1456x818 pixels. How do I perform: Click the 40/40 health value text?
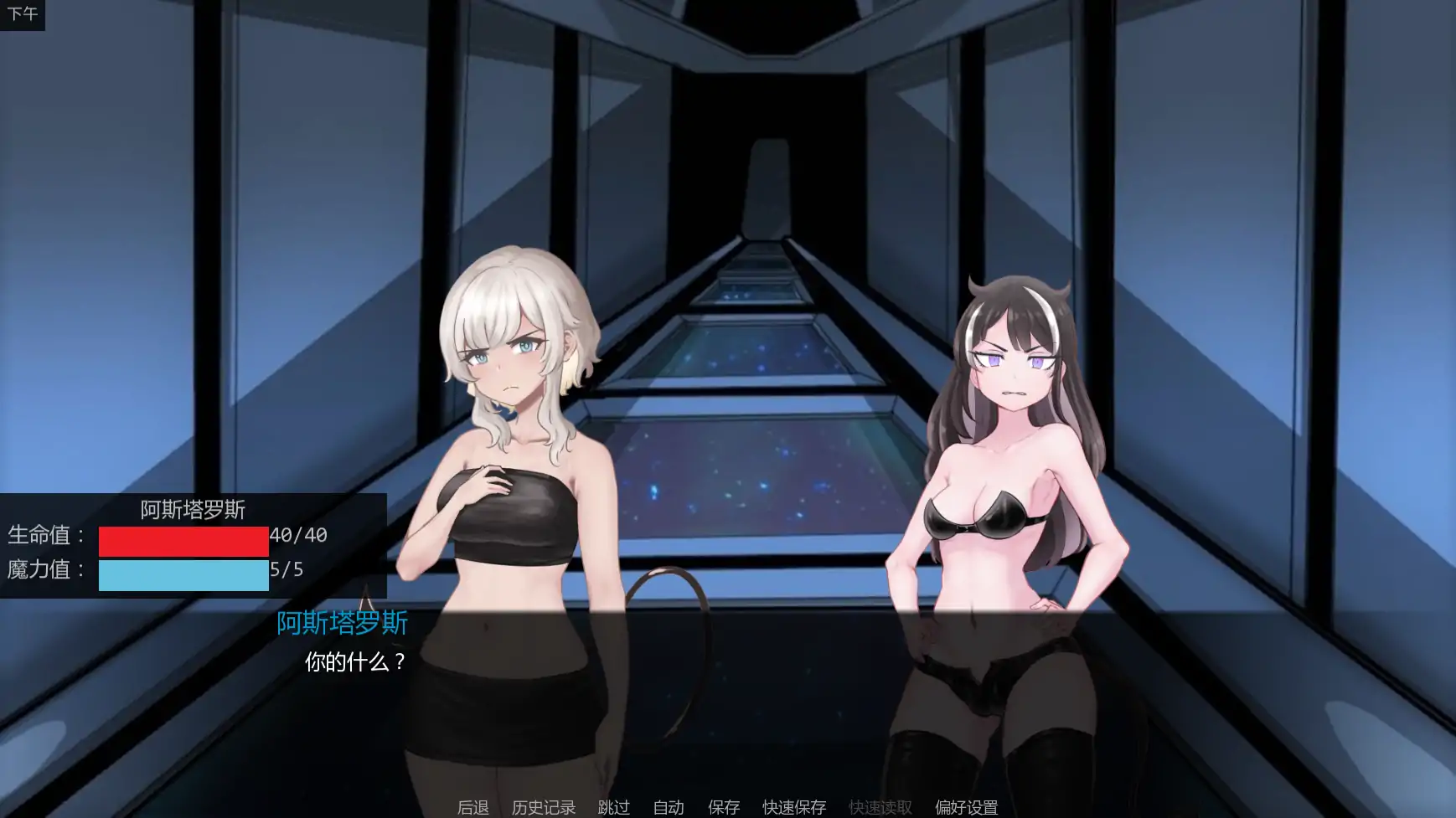[x=297, y=536]
